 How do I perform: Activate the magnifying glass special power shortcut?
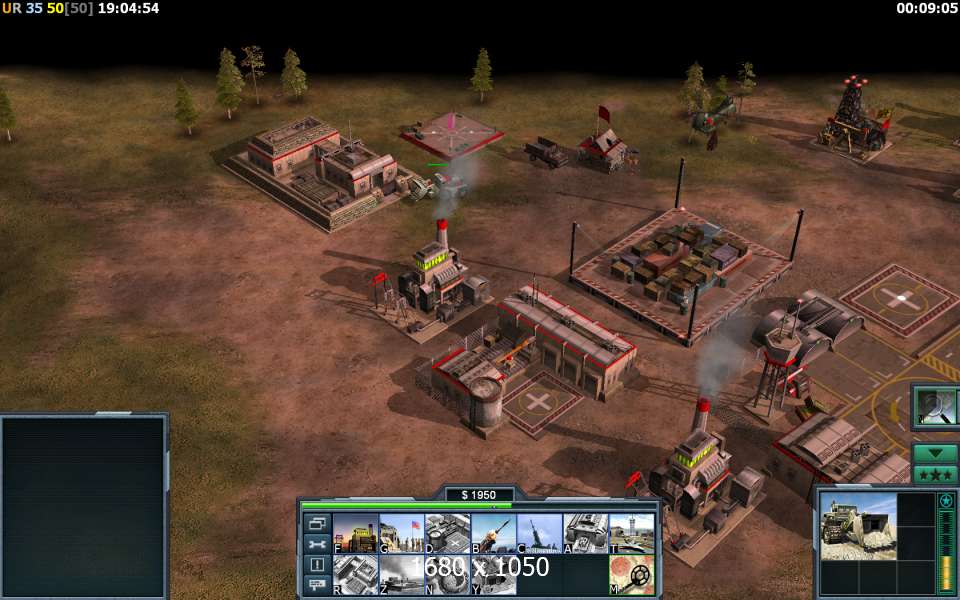coord(936,406)
